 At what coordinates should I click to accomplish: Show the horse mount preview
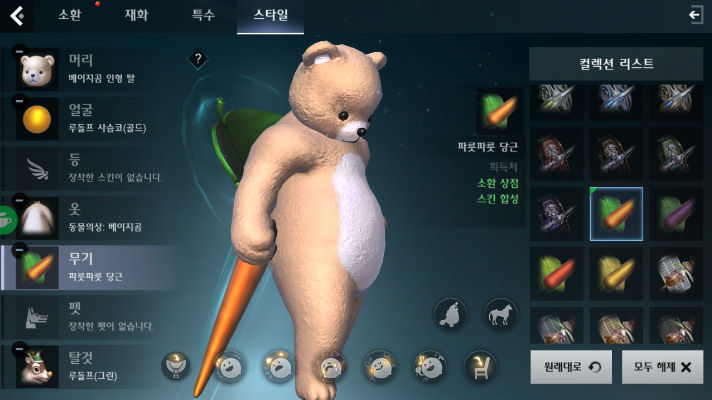tap(500, 316)
